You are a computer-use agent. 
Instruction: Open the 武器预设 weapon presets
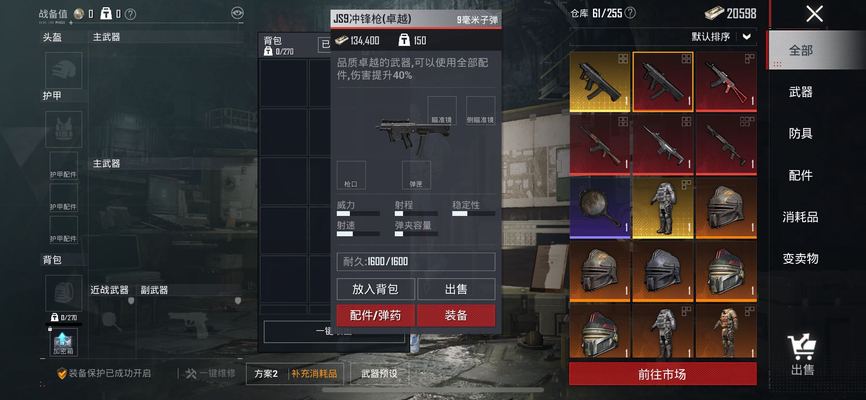(x=379, y=374)
